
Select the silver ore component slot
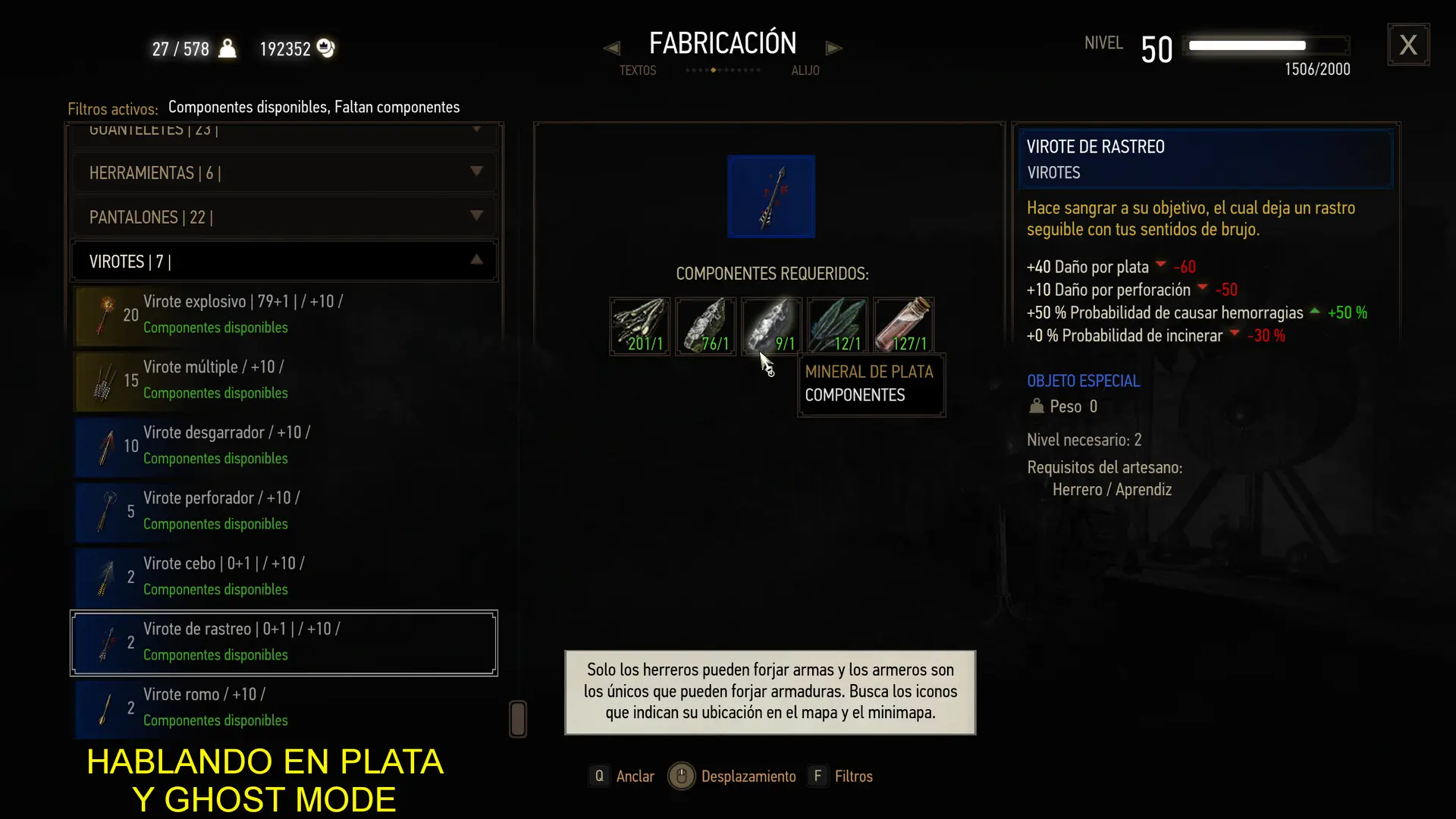click(771, 326)
